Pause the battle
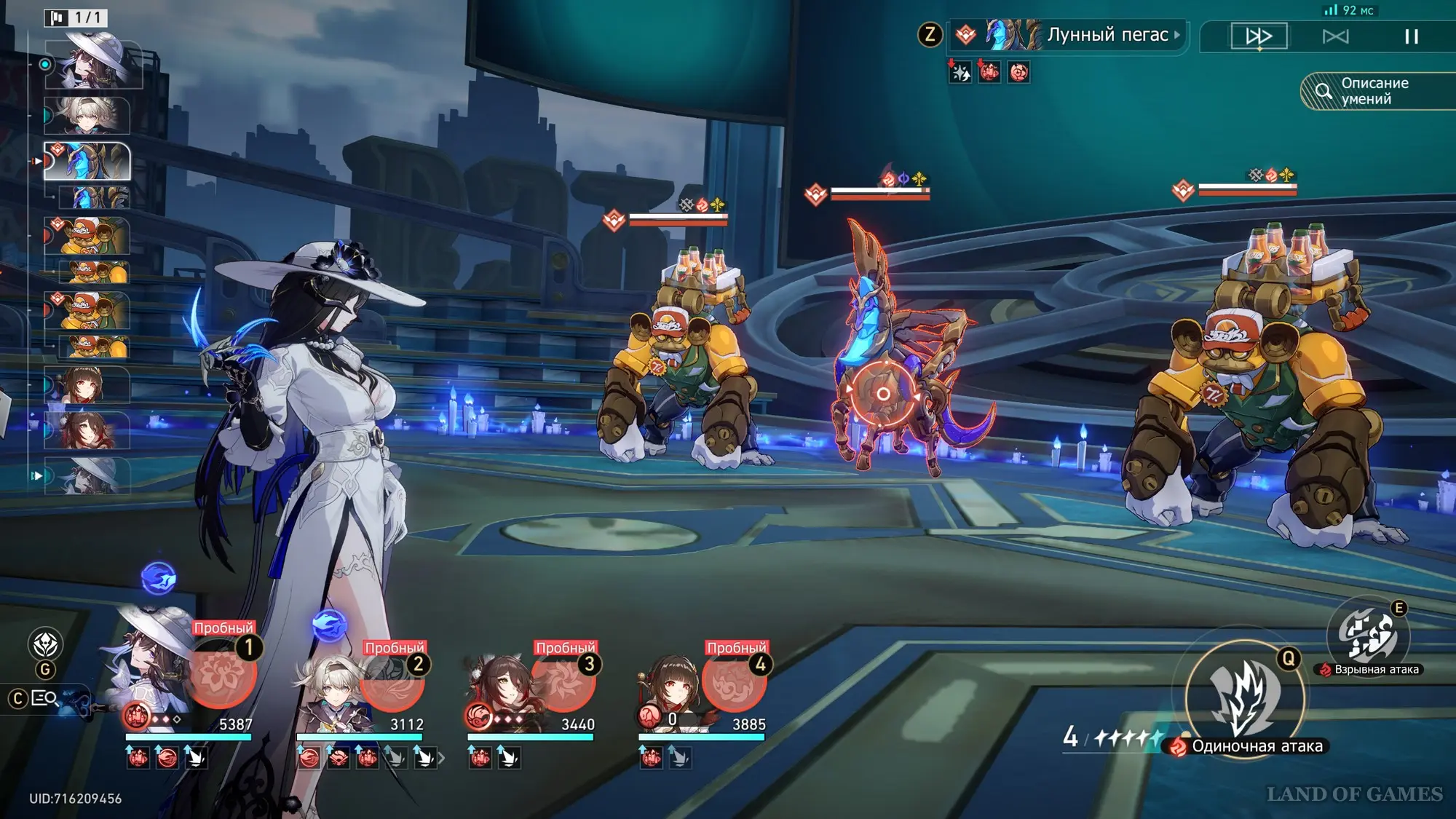This screenshot has width=1456, height=819. point(1411,36)
